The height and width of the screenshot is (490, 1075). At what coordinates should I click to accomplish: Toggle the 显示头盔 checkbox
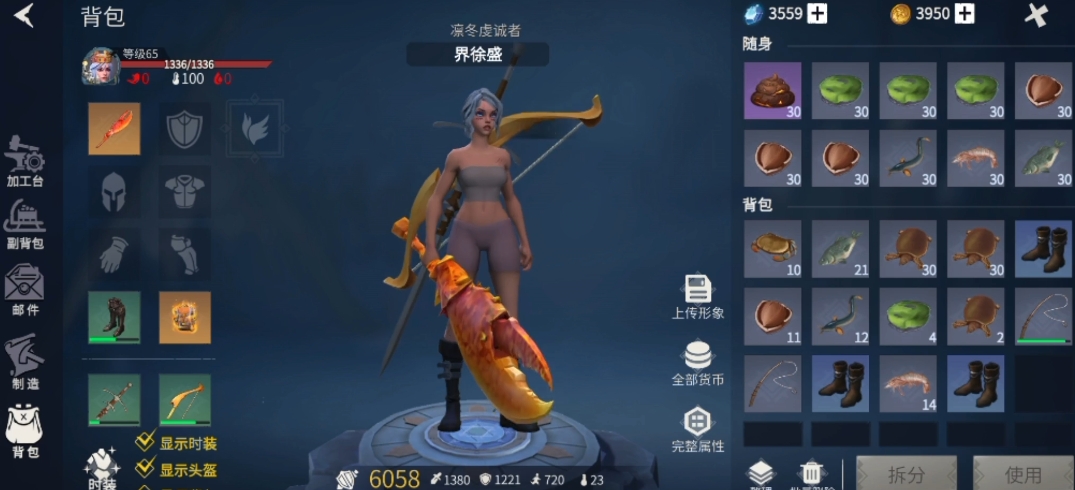[146, 469]
